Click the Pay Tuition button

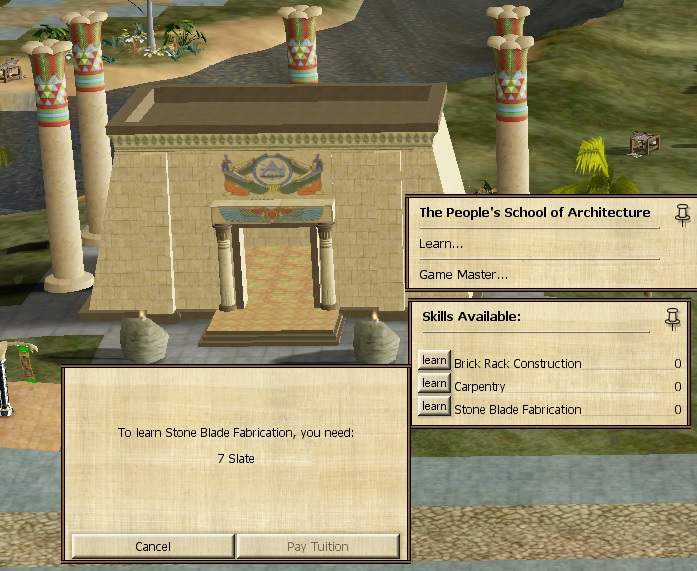[x=317, y=546]
